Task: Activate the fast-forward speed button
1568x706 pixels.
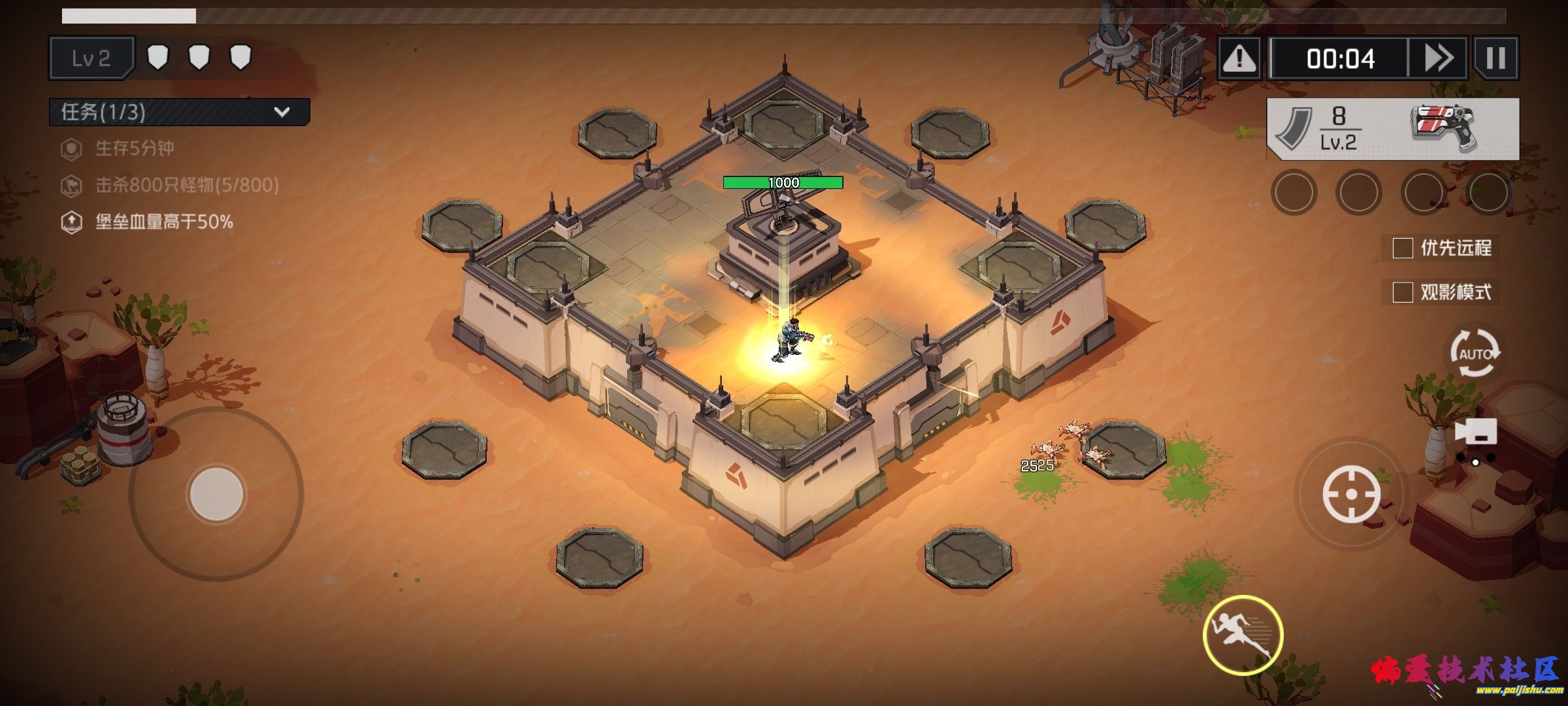Action: [x=1438, y=59]
